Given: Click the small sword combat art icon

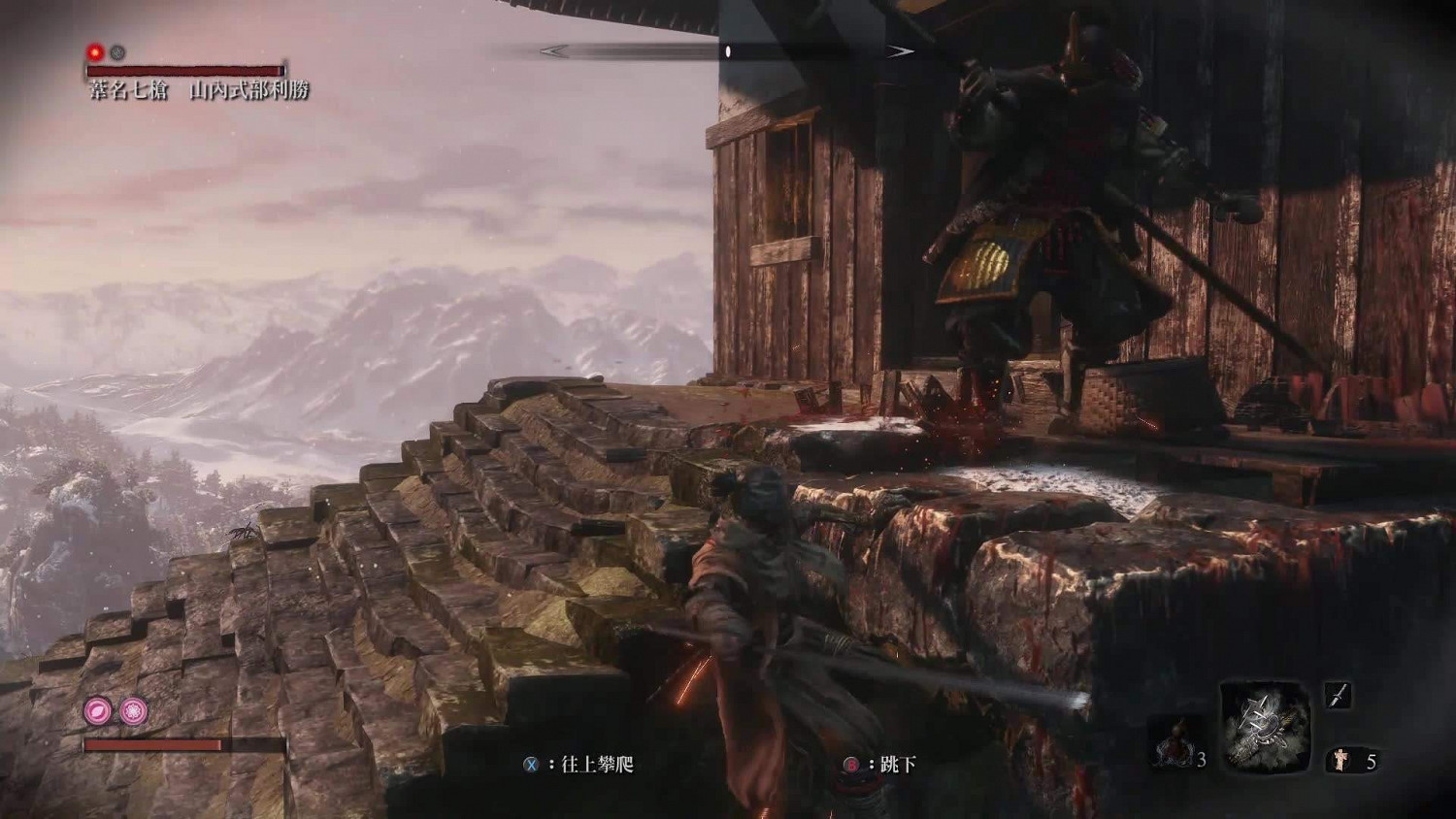Looking at the screenshot, I should [1339, 695].
